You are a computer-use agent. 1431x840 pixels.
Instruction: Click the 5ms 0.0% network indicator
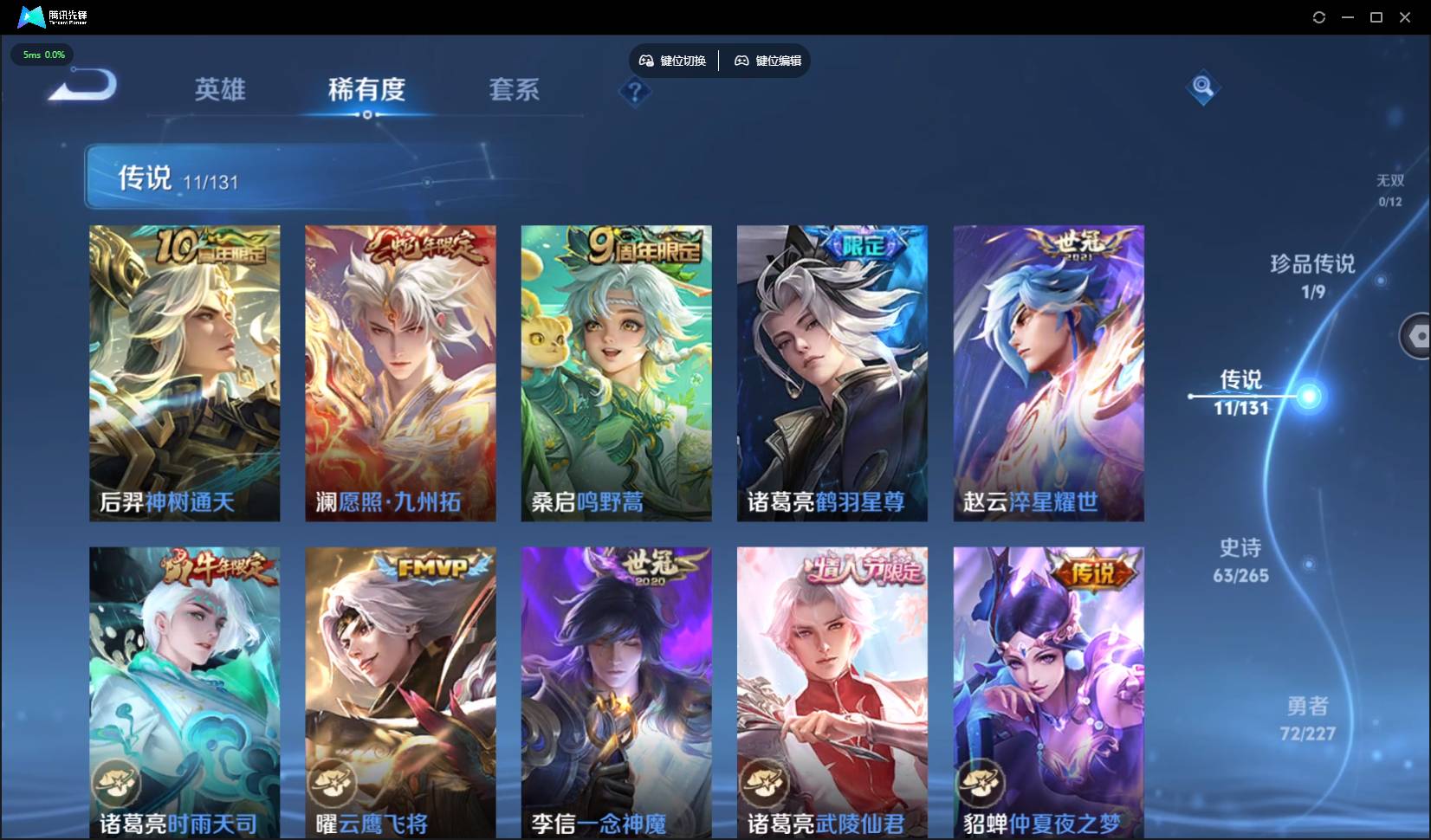[x=42, y=54]
